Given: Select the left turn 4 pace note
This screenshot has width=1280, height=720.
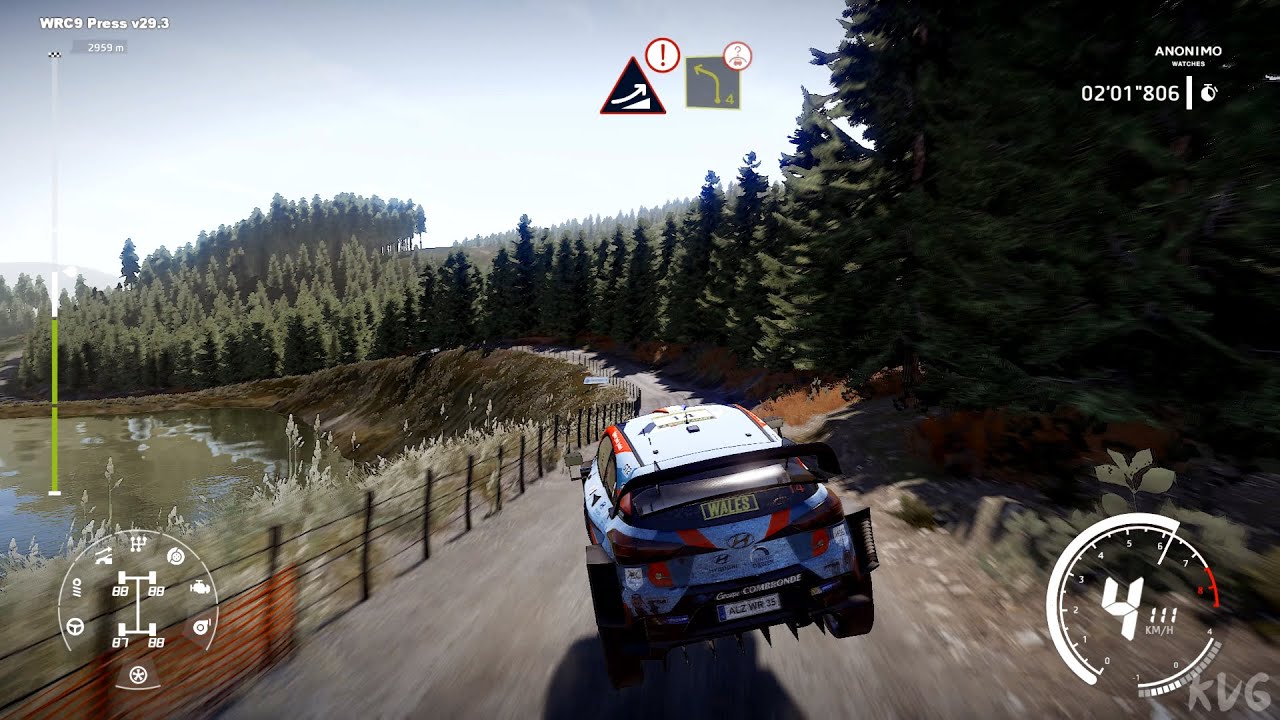Looking at the screenshot, I should (712, 83).
